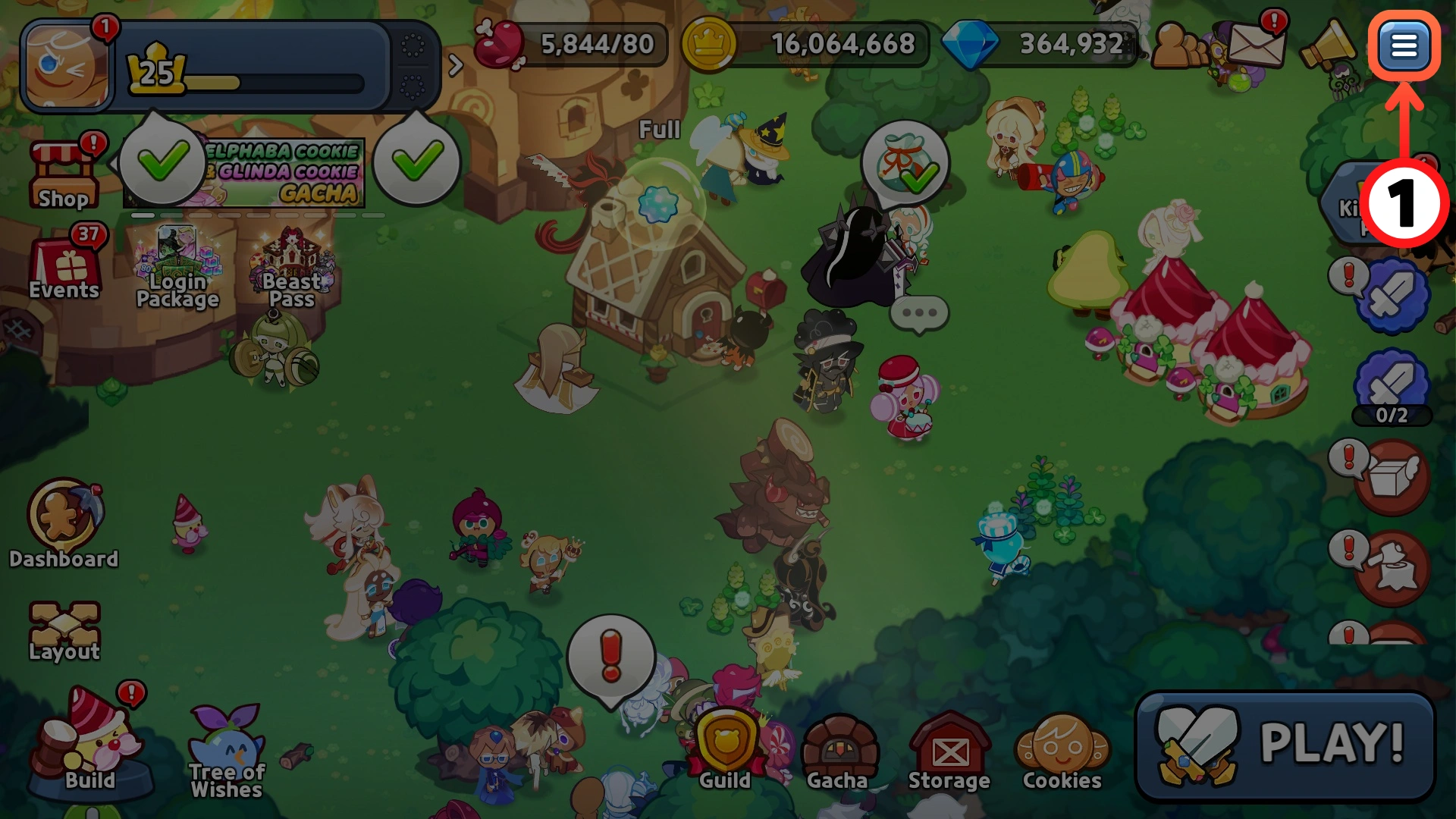The image size is (1456, 819).
Task: Open the Beast Pass
Action: point(292,270)
